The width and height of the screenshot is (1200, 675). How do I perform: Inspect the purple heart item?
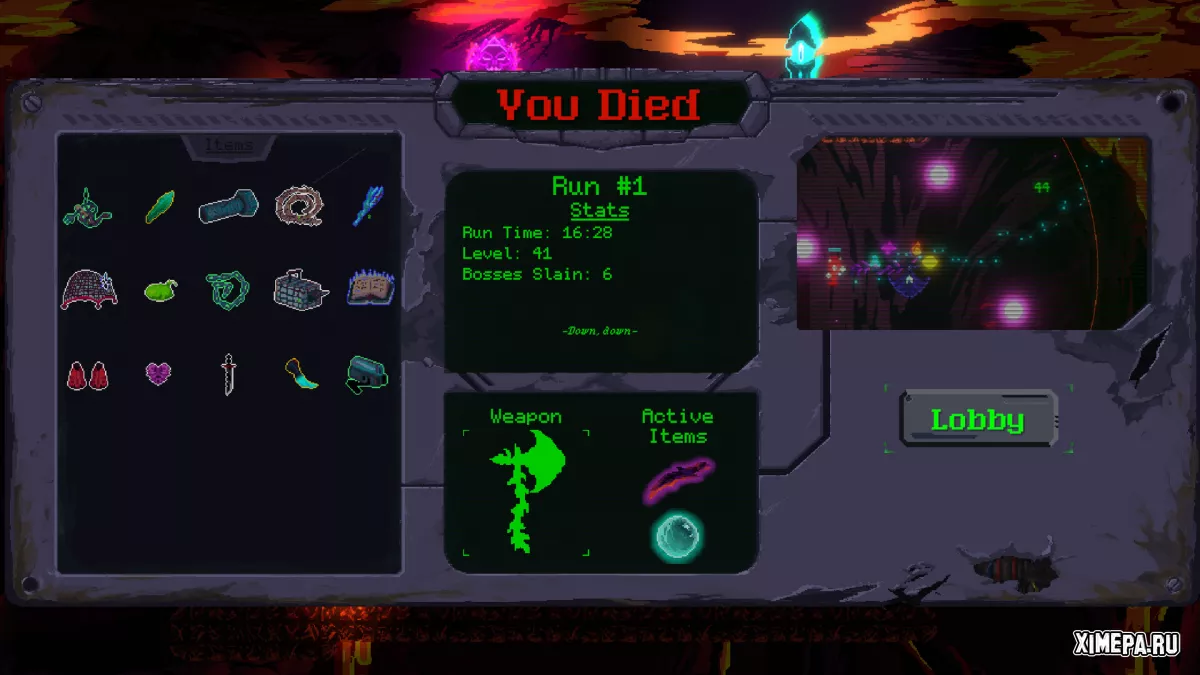(x=158, y=374)
